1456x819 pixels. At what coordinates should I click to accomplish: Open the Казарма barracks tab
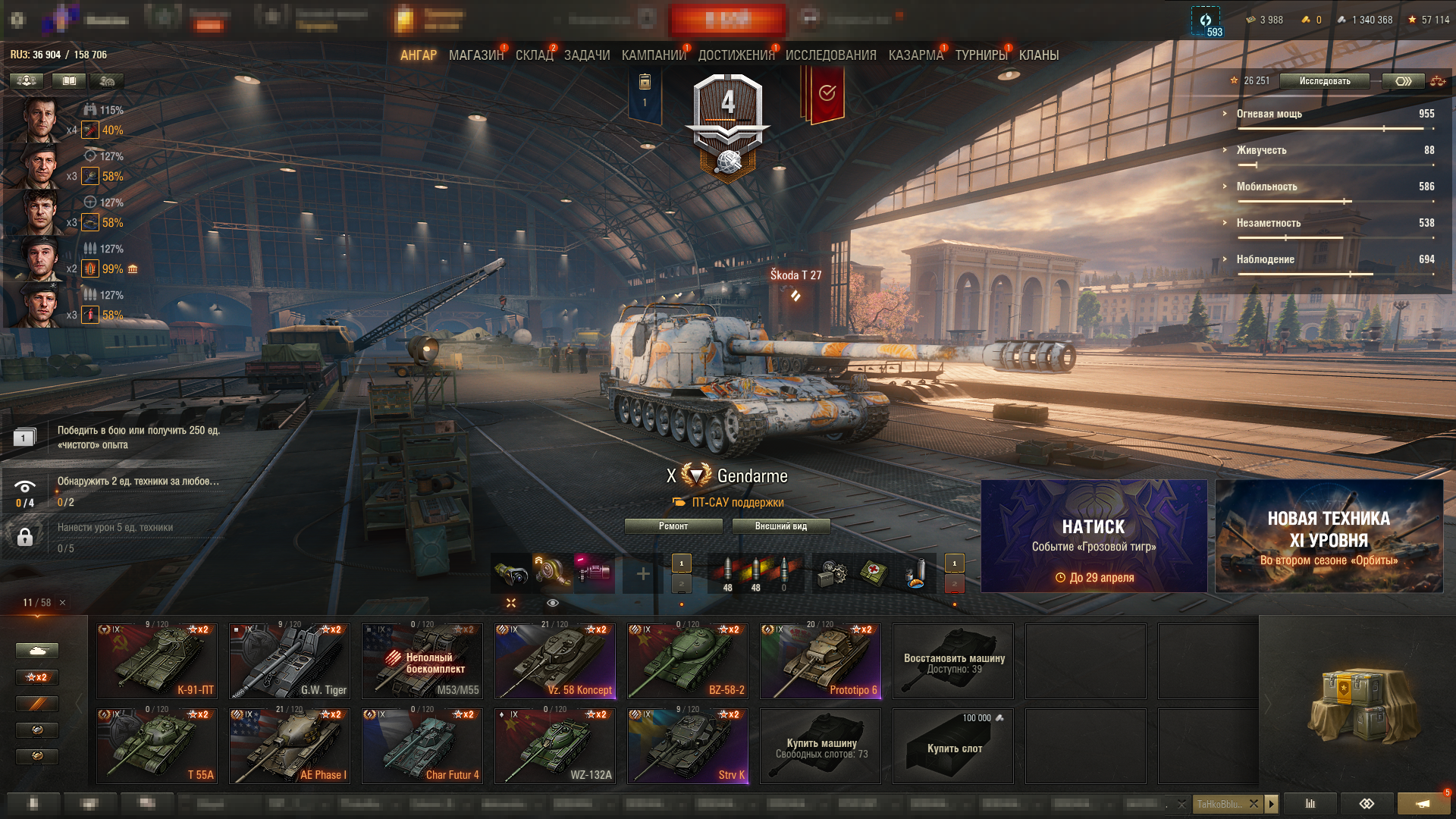915,55
